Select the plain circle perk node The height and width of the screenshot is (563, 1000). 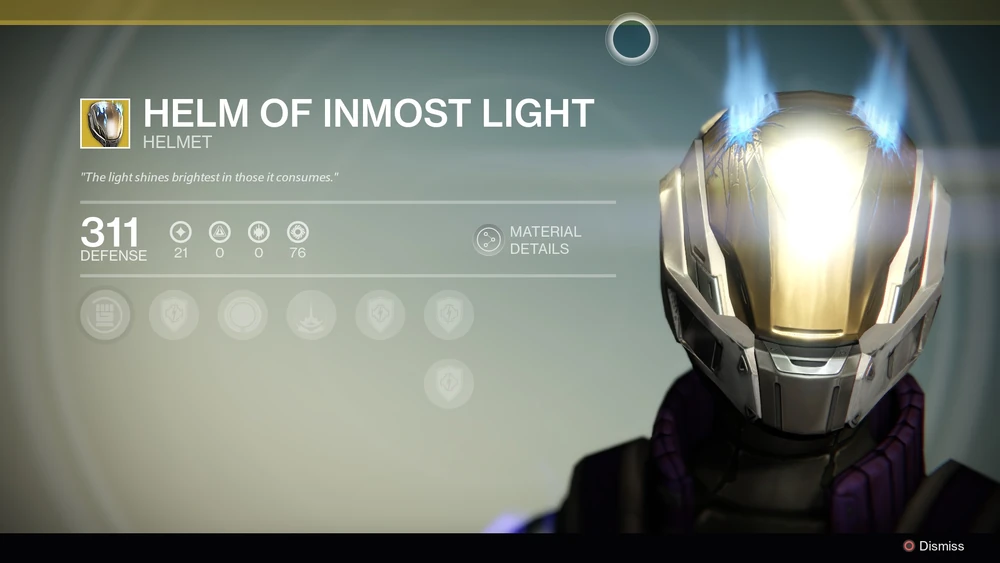pyautogui.click(x=242, y=315)
